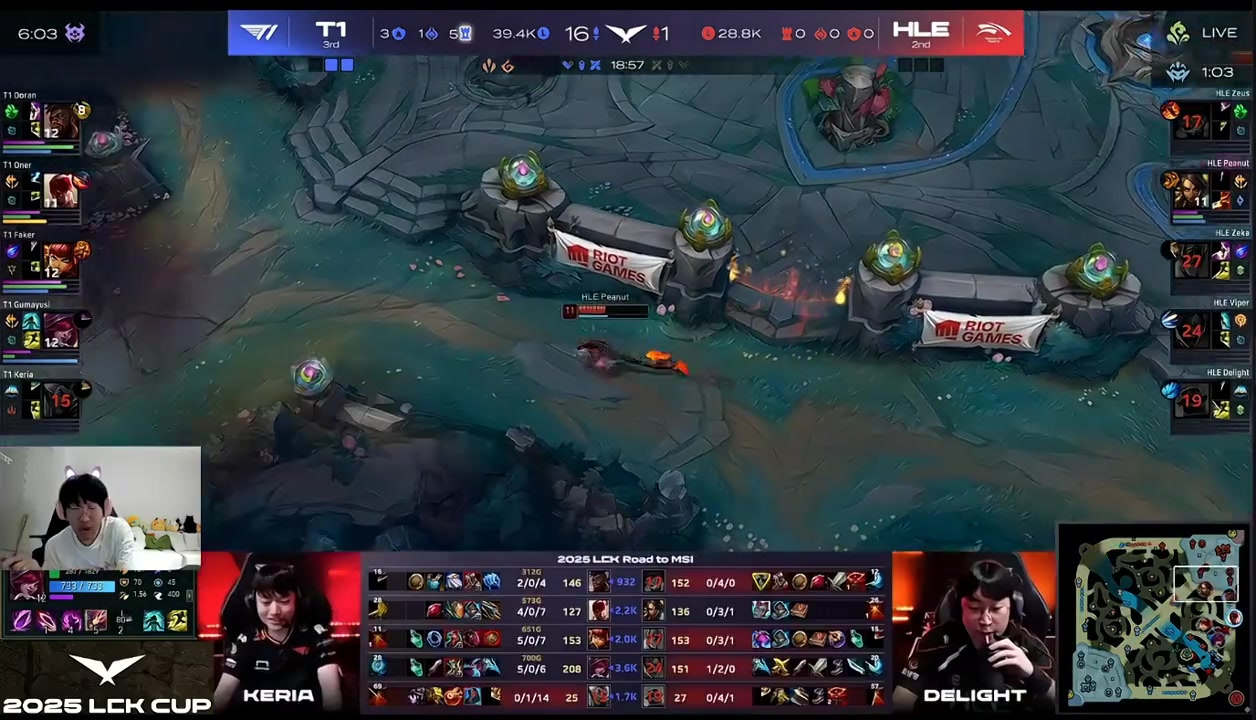Choose HLE Zeka's champion portrait
Image resolution: width=1256 pixels, height=720 pixels.
(x=1192, y=260)
